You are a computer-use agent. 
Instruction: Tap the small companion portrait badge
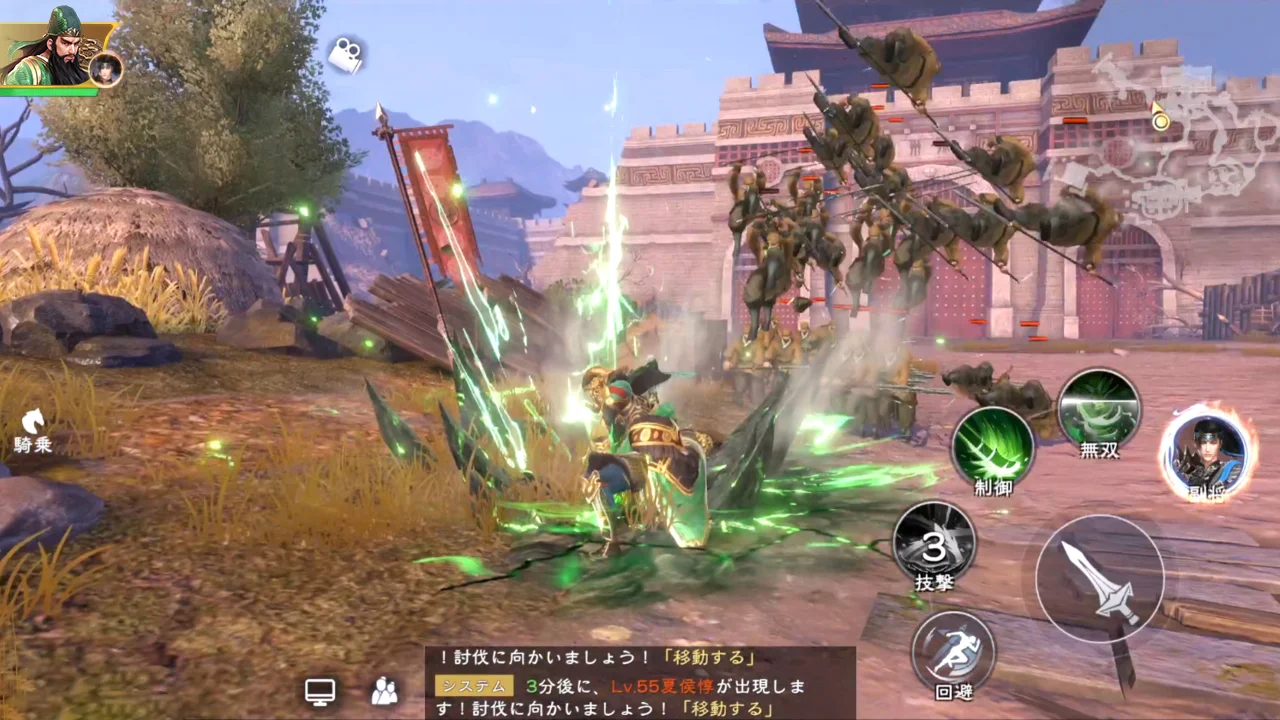coord(105,69)
